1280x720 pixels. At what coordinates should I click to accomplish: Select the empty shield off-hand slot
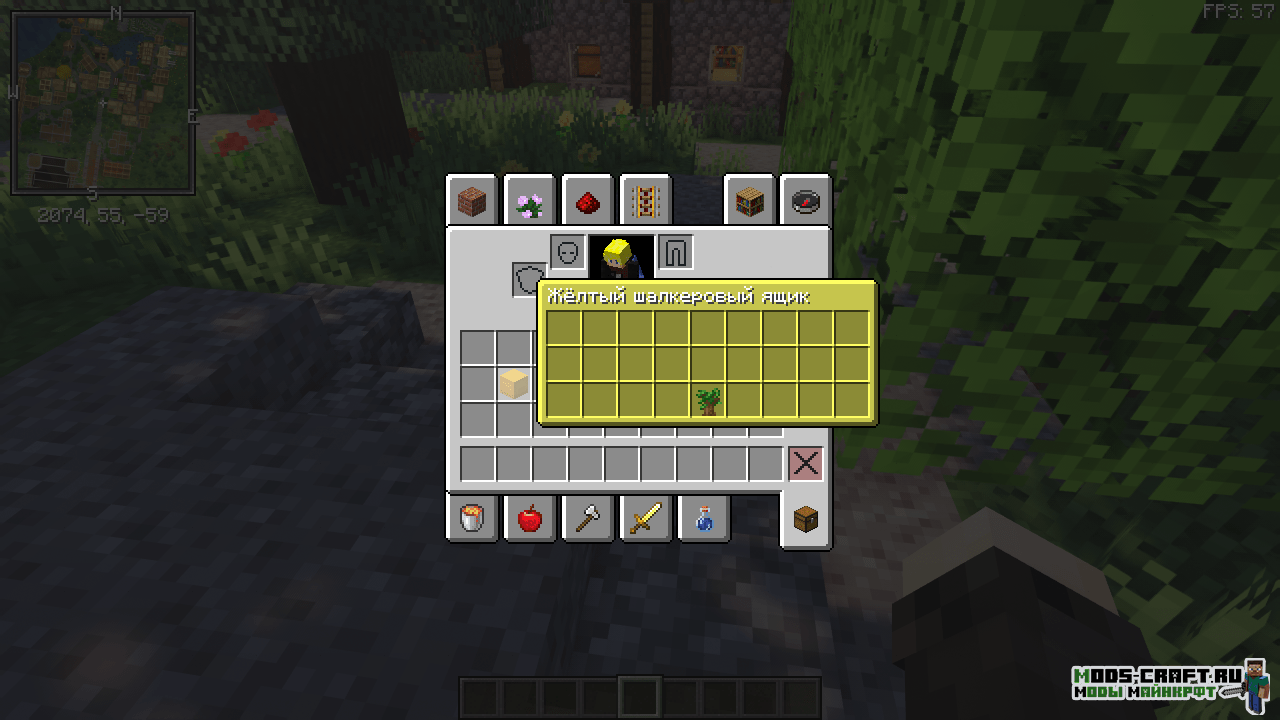pos(528,280)
